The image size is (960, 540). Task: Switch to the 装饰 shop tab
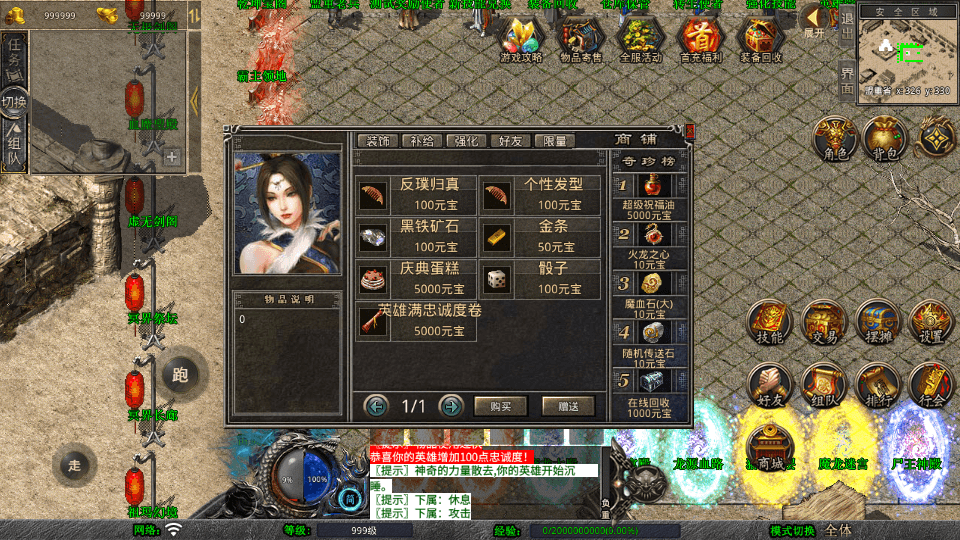[x=378, y=141]
